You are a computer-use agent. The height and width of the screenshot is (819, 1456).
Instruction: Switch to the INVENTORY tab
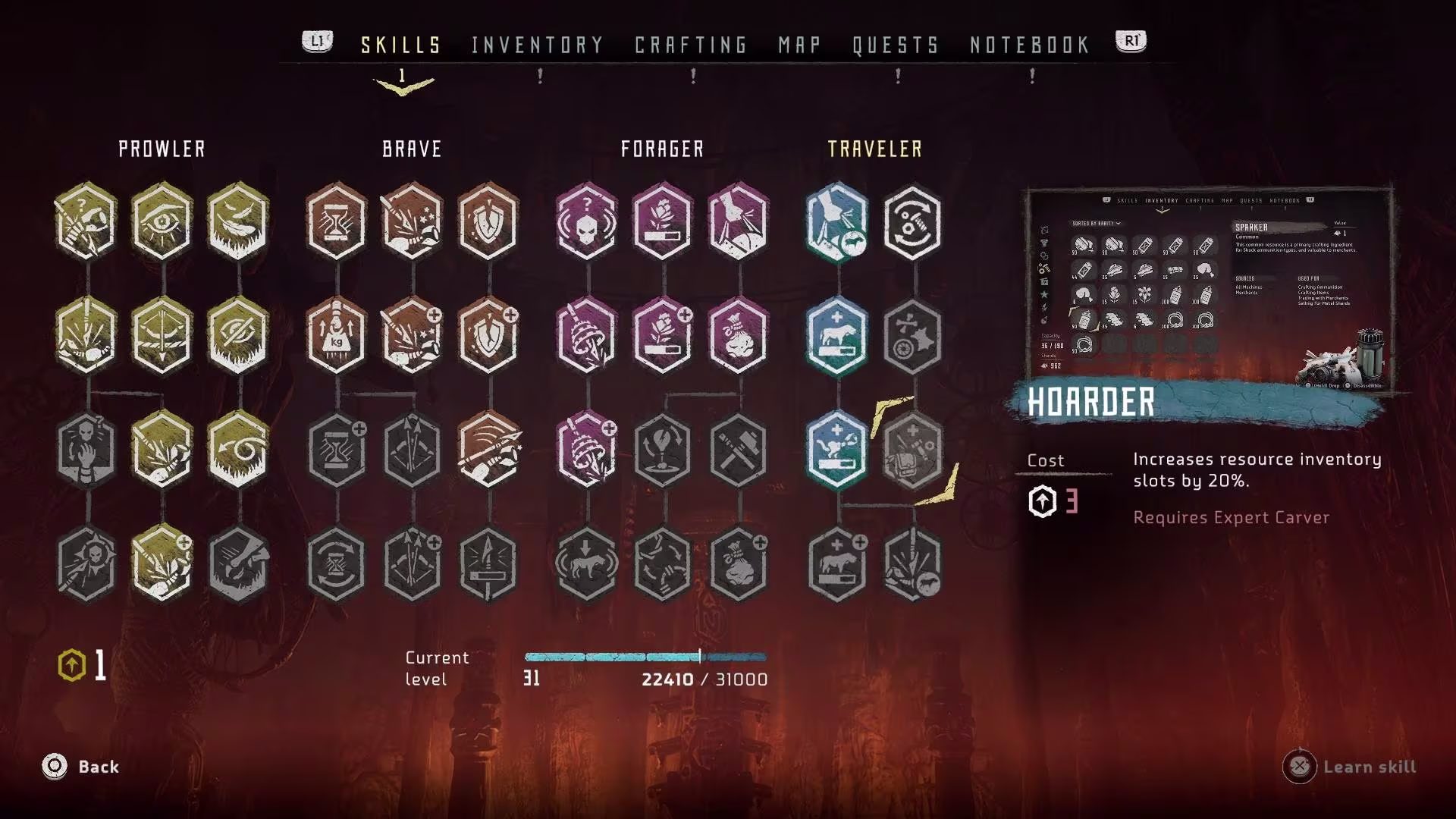pyautogui.click(x=535, y=44)
